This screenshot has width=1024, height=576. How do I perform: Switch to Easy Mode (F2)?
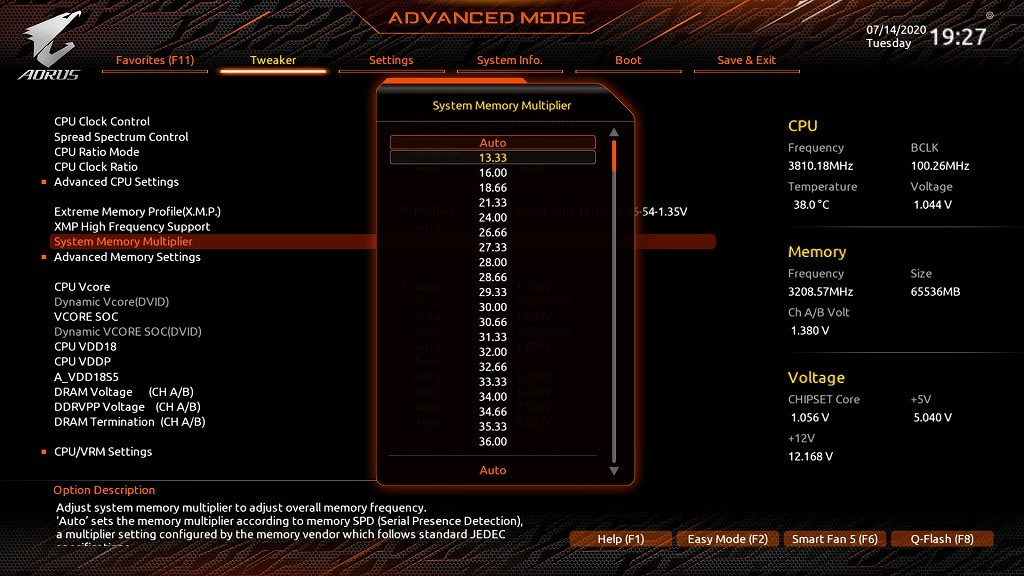(728, 539)
